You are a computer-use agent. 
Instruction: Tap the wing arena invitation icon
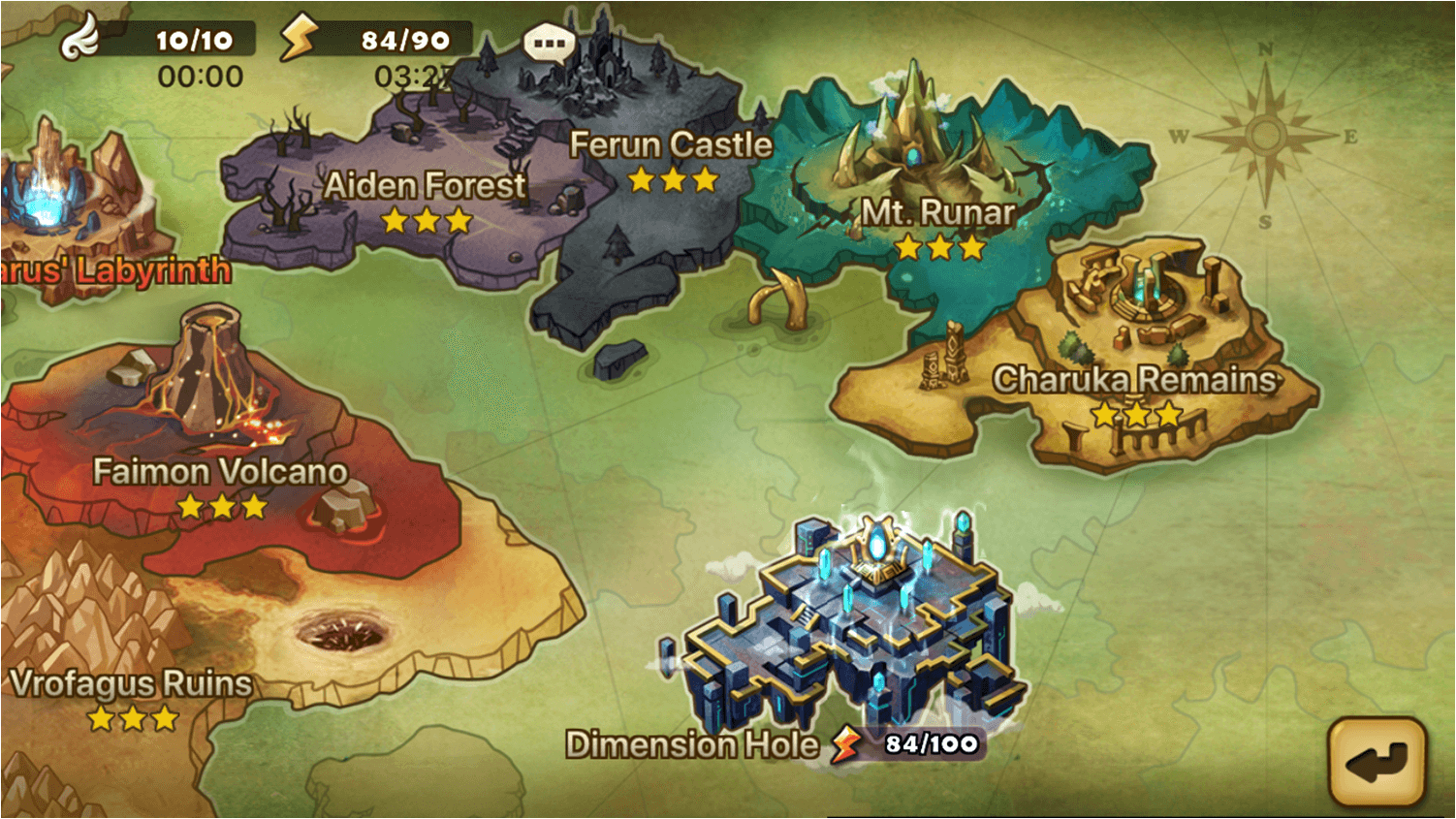(79, 38)
